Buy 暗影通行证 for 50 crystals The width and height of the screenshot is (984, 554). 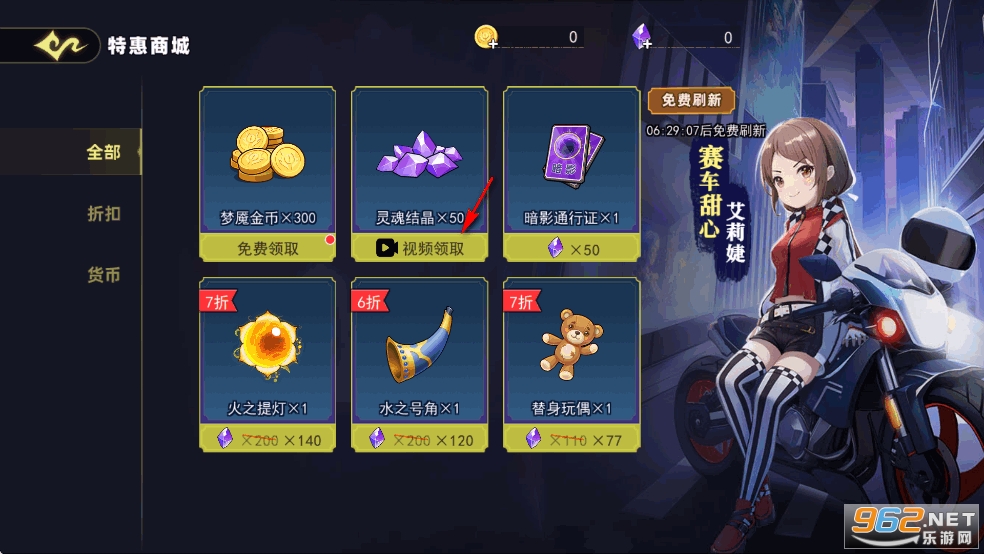point(572,249)
